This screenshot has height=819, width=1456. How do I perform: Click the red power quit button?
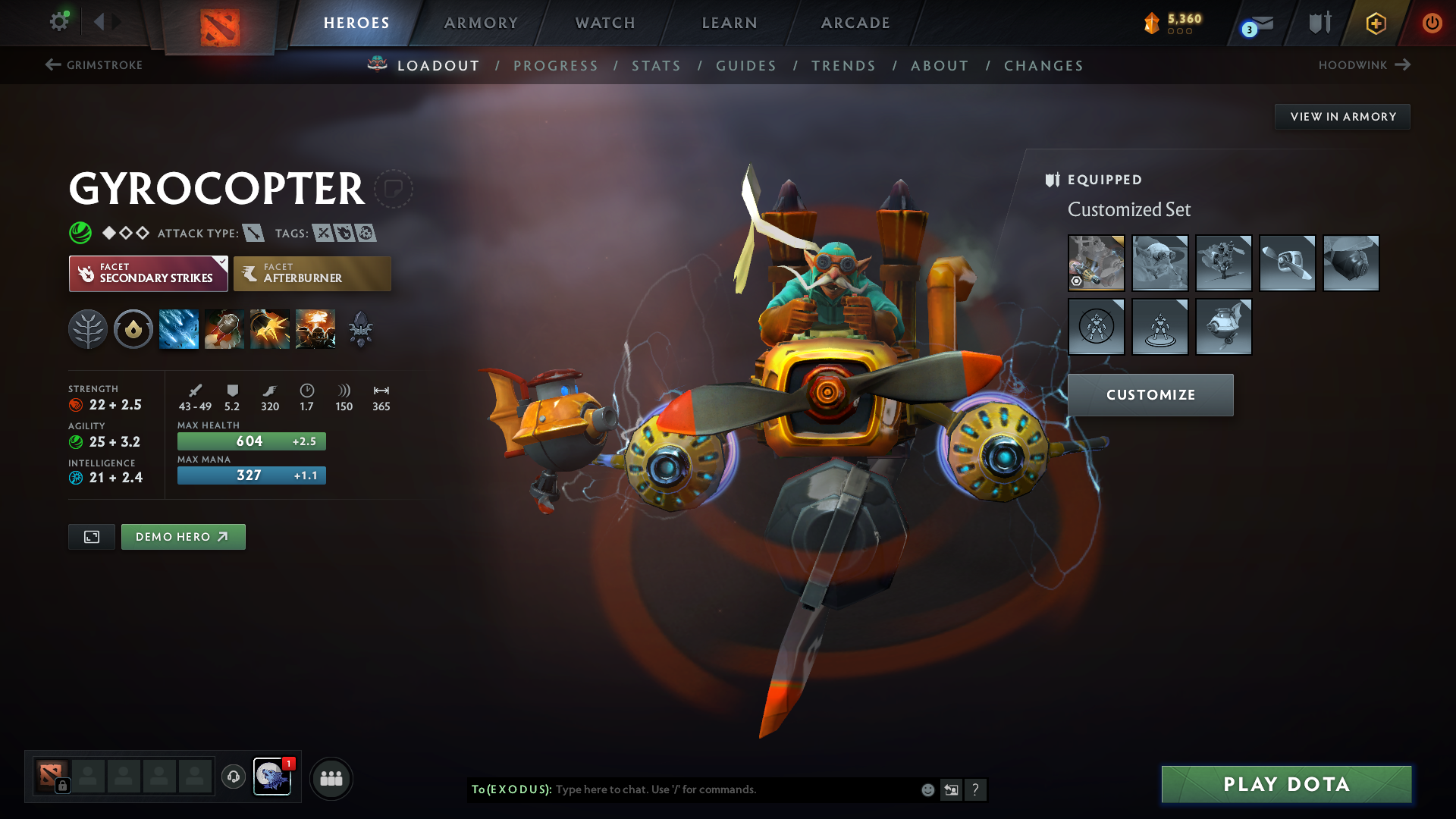click(x=1432, y=23)
